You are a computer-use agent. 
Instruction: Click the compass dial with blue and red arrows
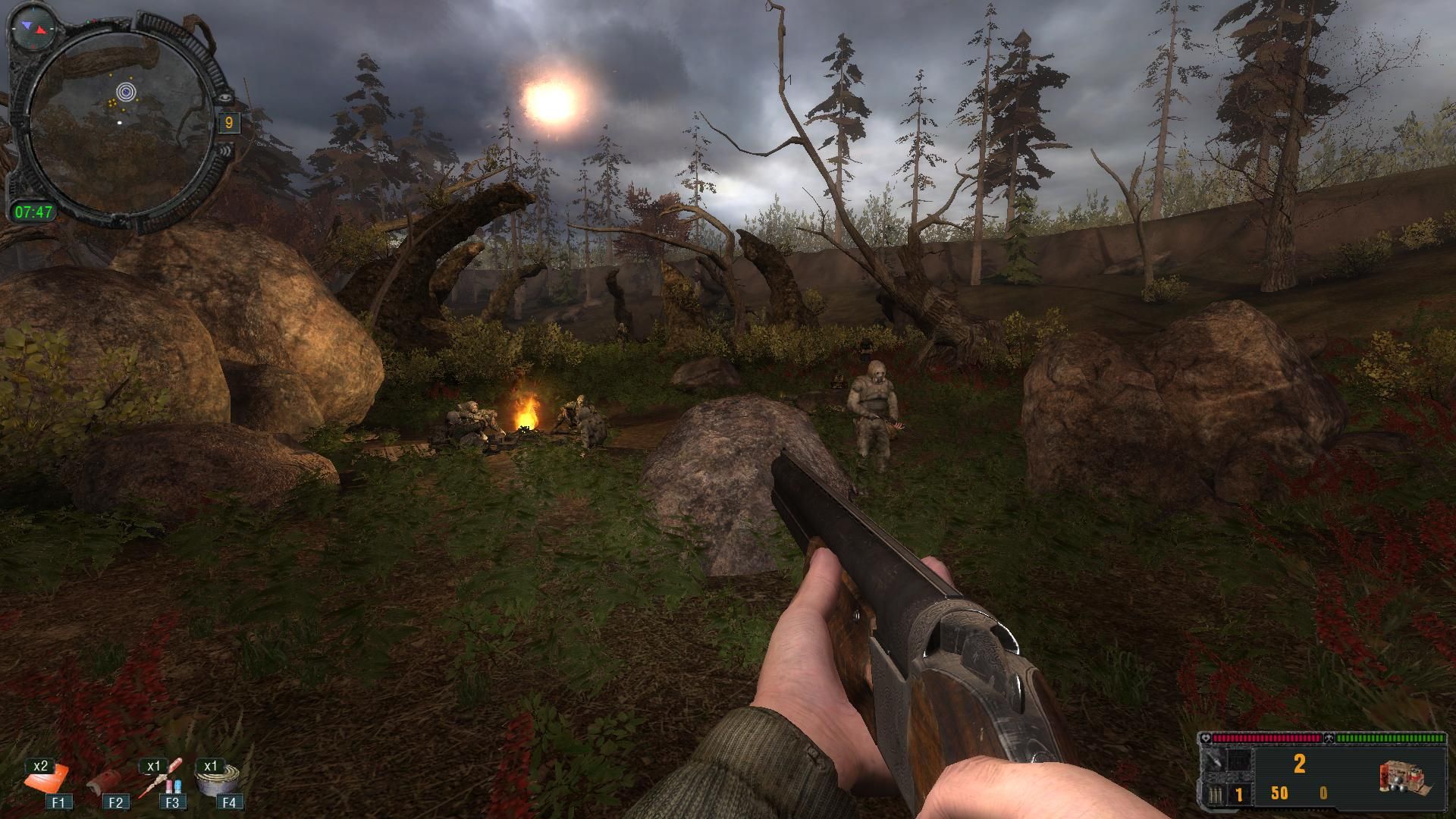click(32, 27)
